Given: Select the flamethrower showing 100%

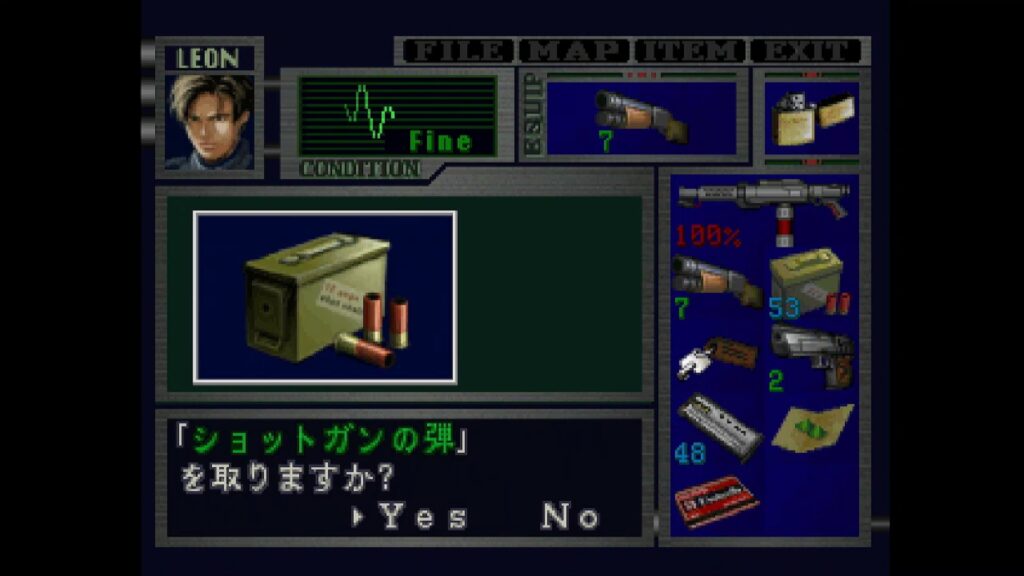Looking at the screenshot, I should (763, 207).
